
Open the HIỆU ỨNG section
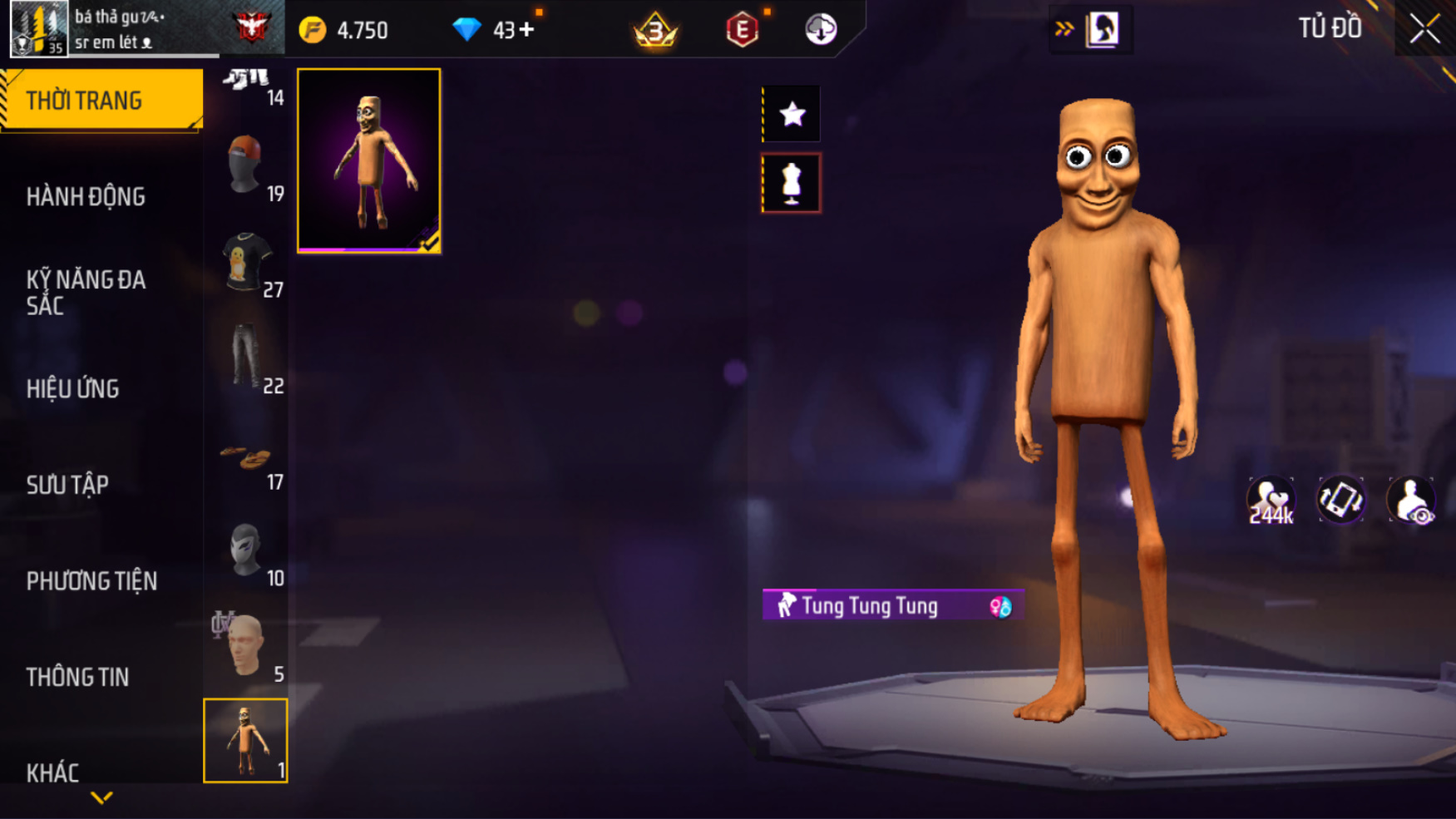click(x=73, y=388)
